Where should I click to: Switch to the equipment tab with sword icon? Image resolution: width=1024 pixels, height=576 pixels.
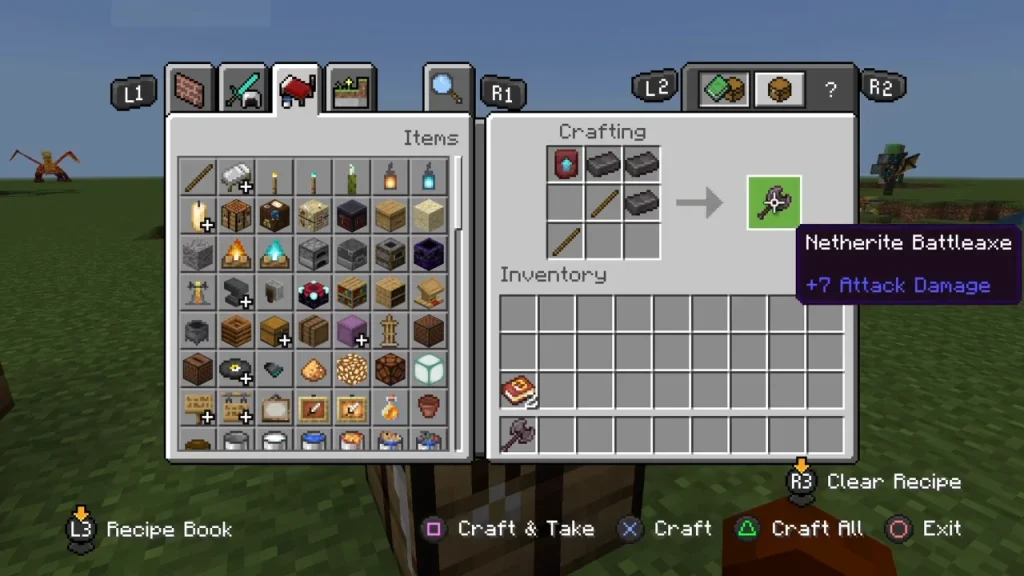pos(243,93)
